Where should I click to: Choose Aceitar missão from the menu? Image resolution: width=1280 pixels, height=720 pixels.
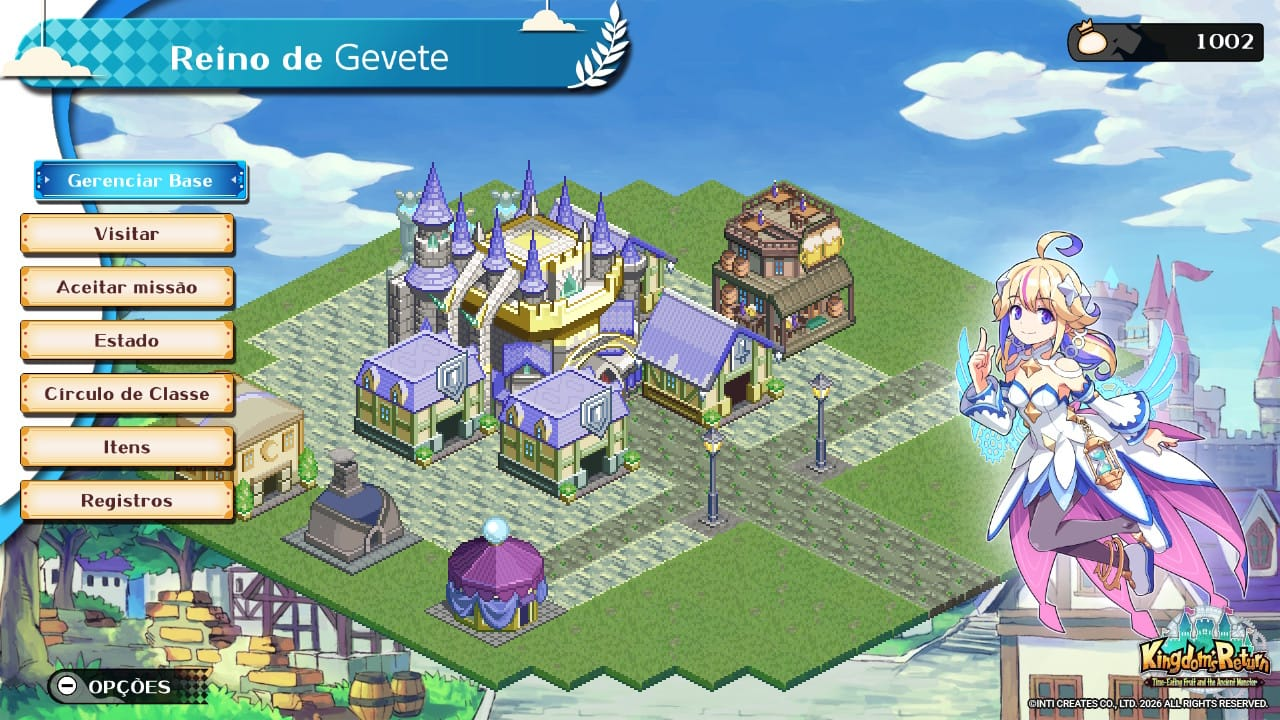pyautogui.click(x=127, y=287)
